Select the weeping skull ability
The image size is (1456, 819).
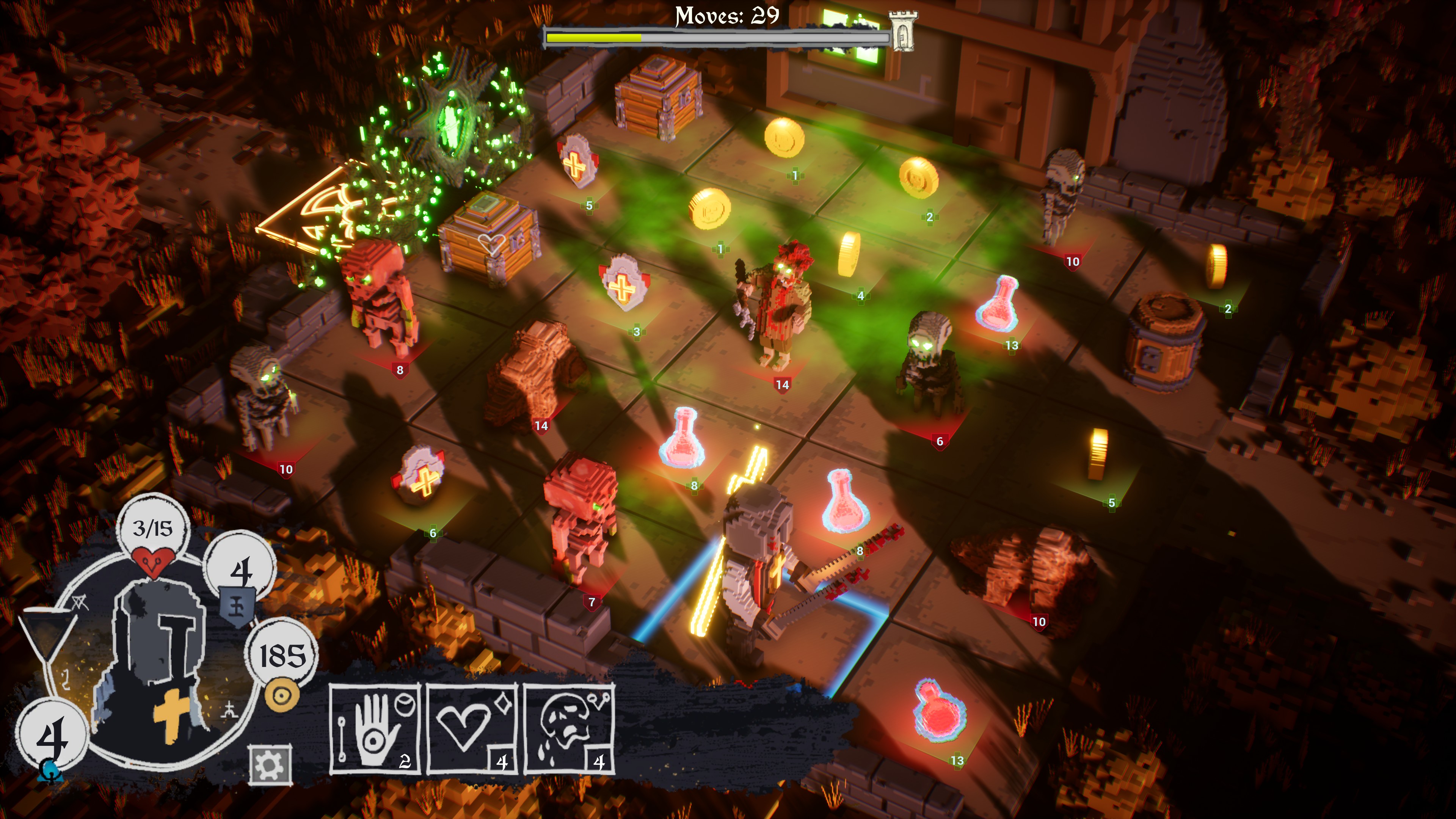coord(569,729)
